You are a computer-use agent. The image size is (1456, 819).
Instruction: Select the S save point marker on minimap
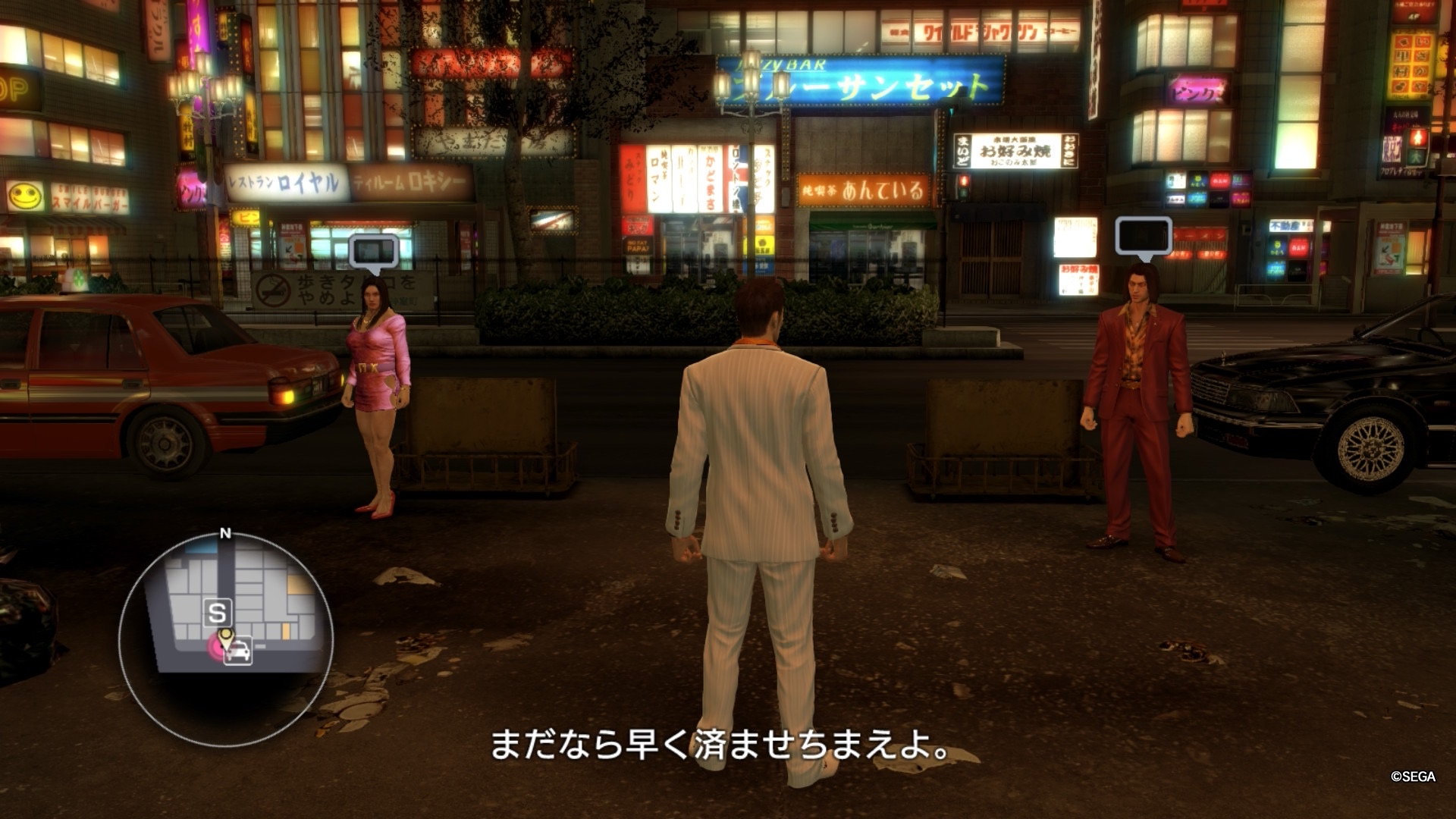click(x=218, y=613)
